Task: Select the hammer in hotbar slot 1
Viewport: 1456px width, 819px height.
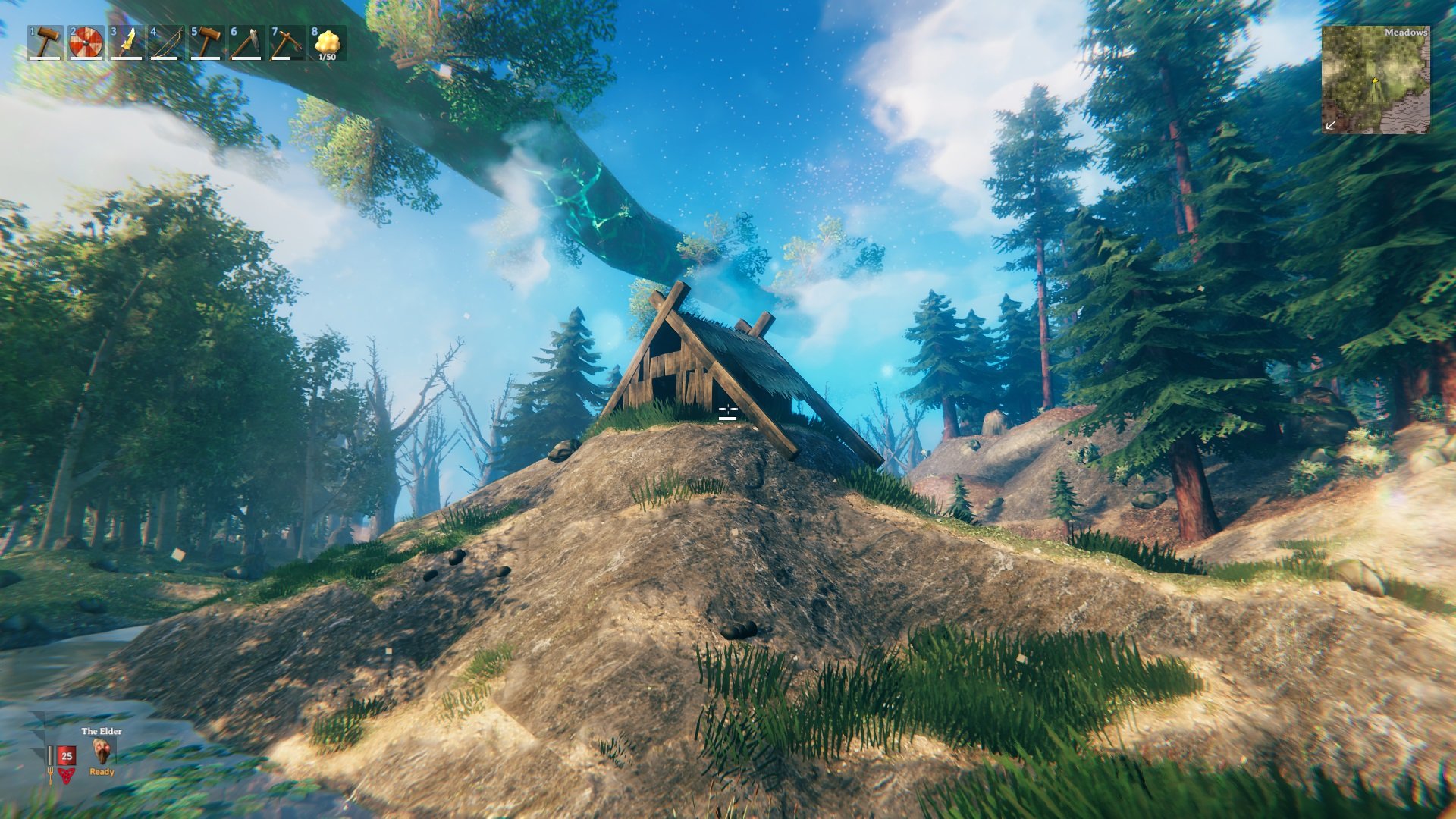Action: click(x=46, y=43)
